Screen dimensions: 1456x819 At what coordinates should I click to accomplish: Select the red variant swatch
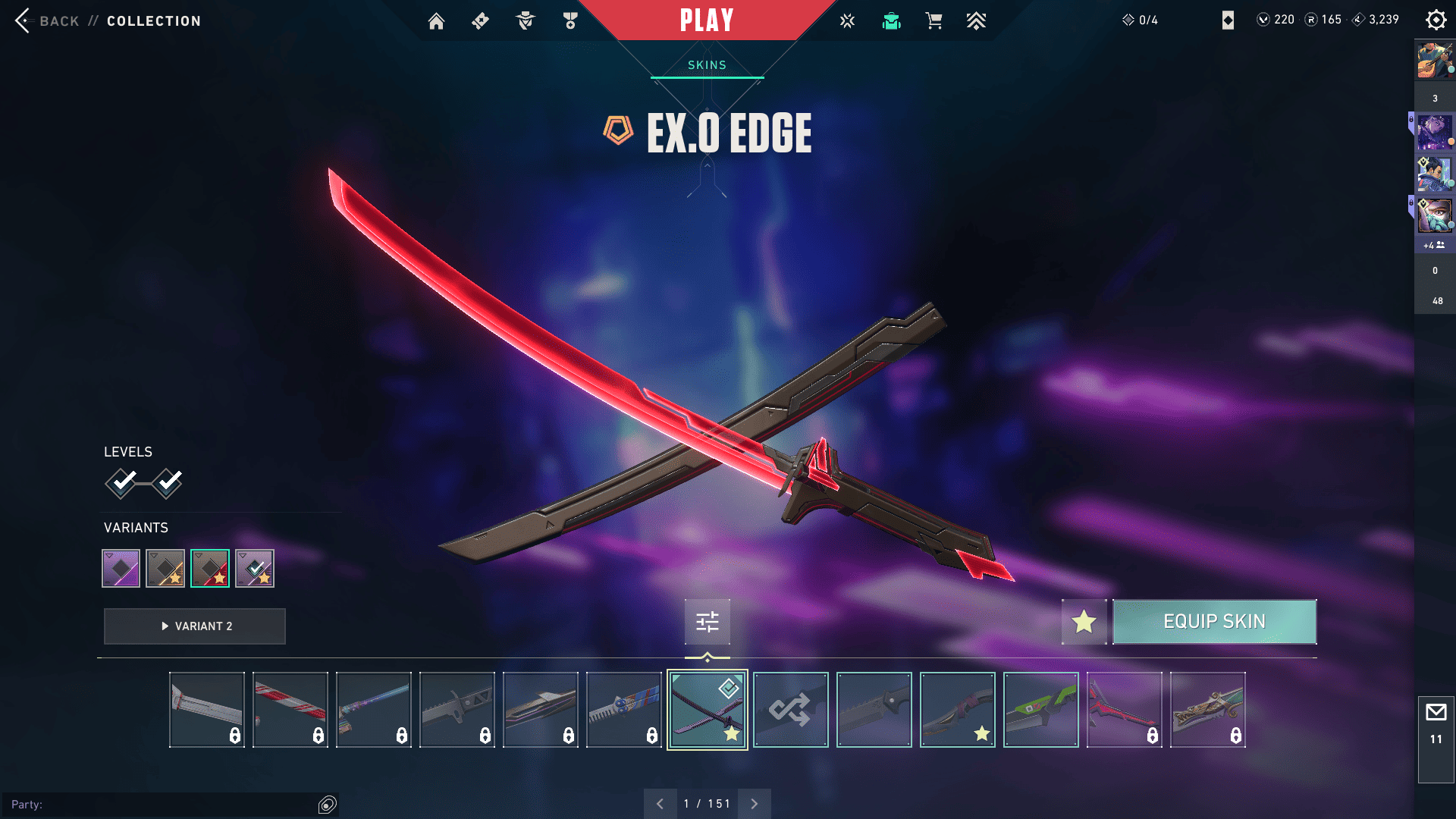(x=210, y=569)
